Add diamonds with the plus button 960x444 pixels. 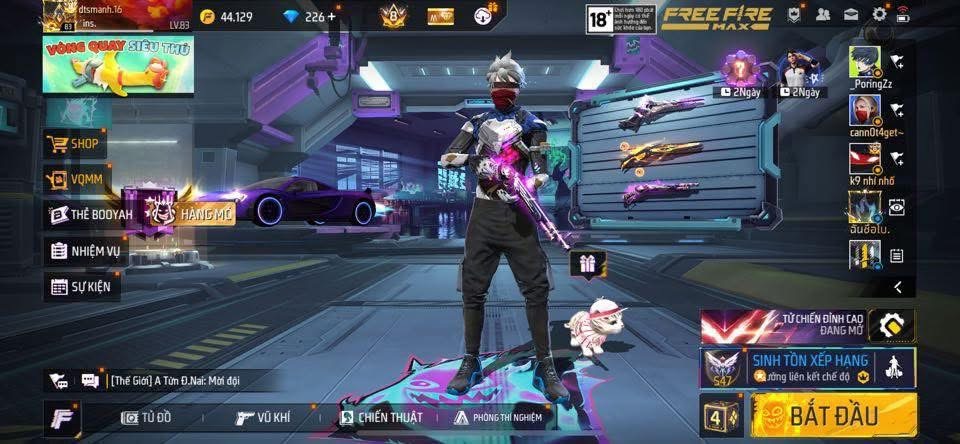pos(332,16)
